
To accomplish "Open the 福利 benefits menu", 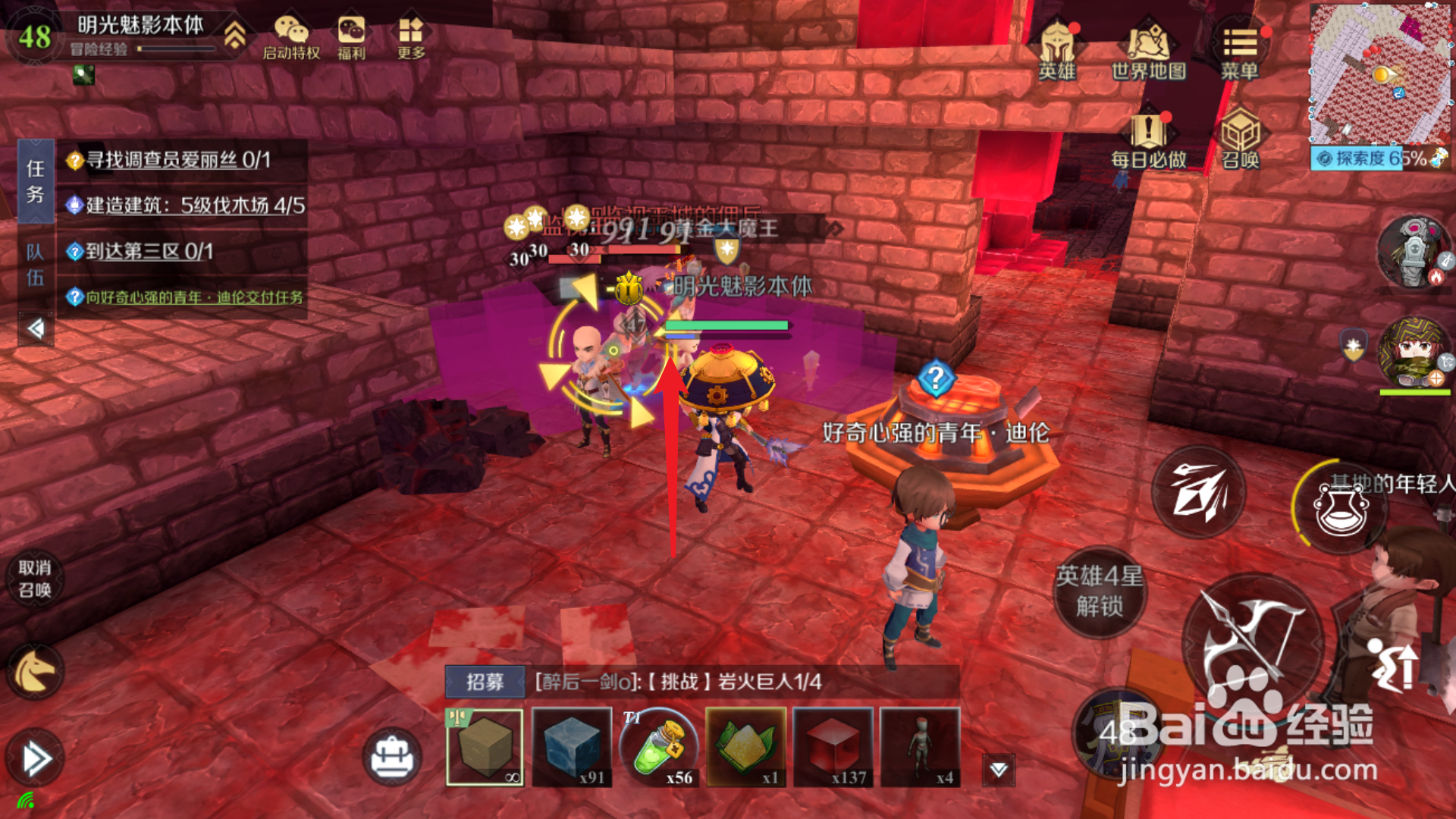I will tap(351, 38).
